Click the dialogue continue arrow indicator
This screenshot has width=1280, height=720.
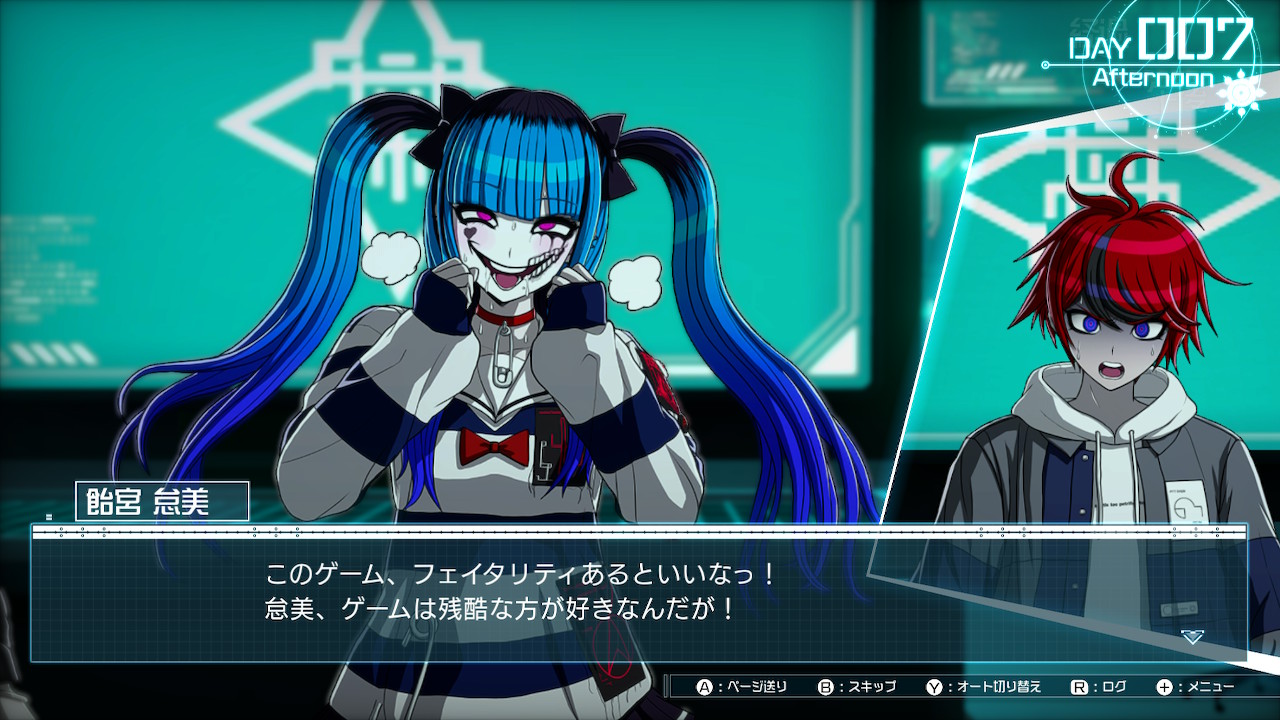point(1191,636)
